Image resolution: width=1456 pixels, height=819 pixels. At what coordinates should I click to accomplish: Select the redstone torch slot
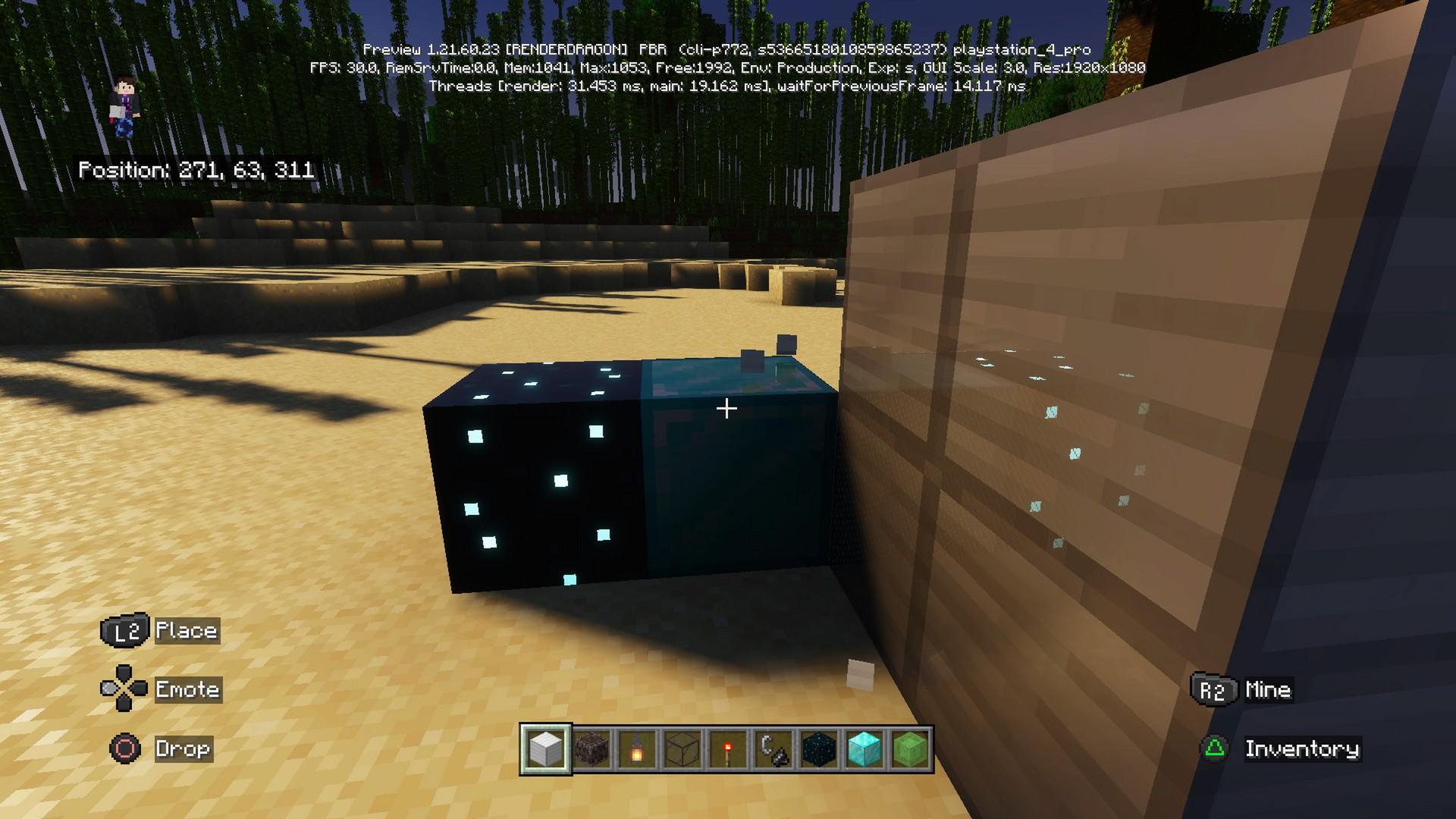pos(728,749)
